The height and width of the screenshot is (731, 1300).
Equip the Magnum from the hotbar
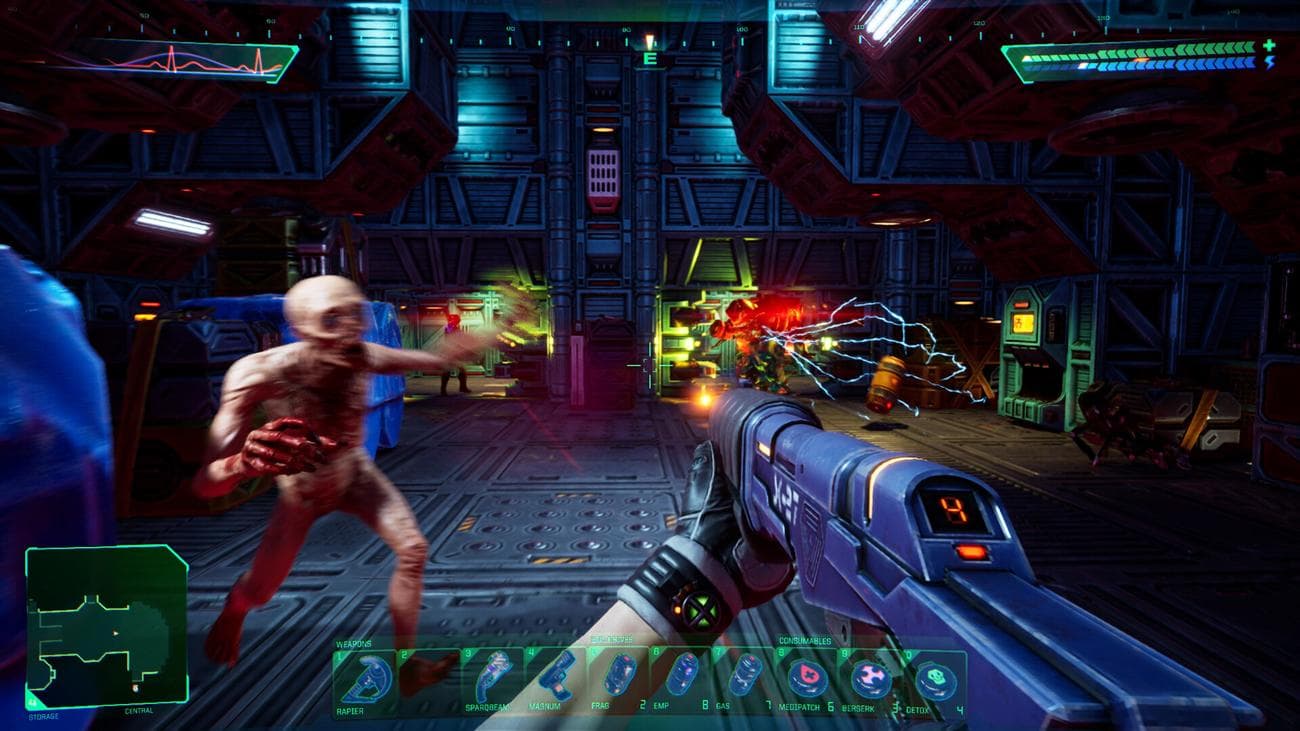[556, 679]
